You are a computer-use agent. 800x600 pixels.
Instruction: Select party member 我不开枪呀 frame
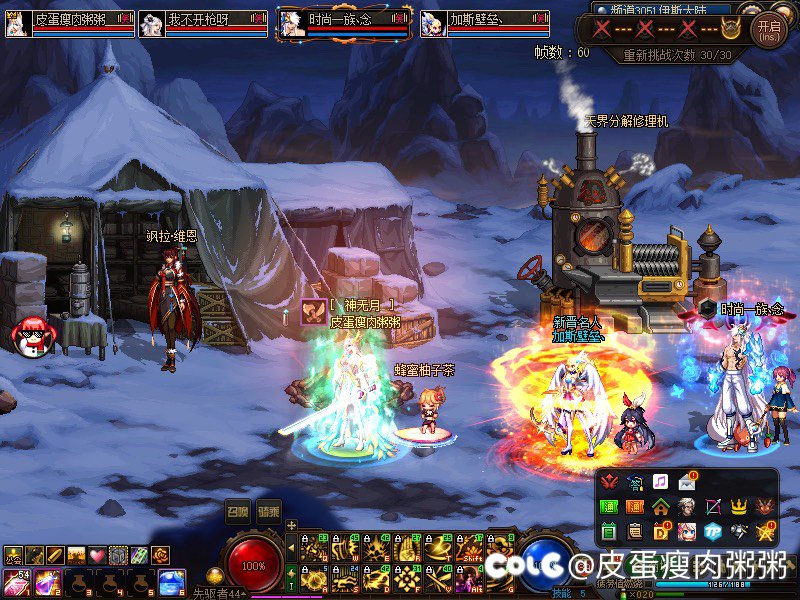(x=205, y=23)
